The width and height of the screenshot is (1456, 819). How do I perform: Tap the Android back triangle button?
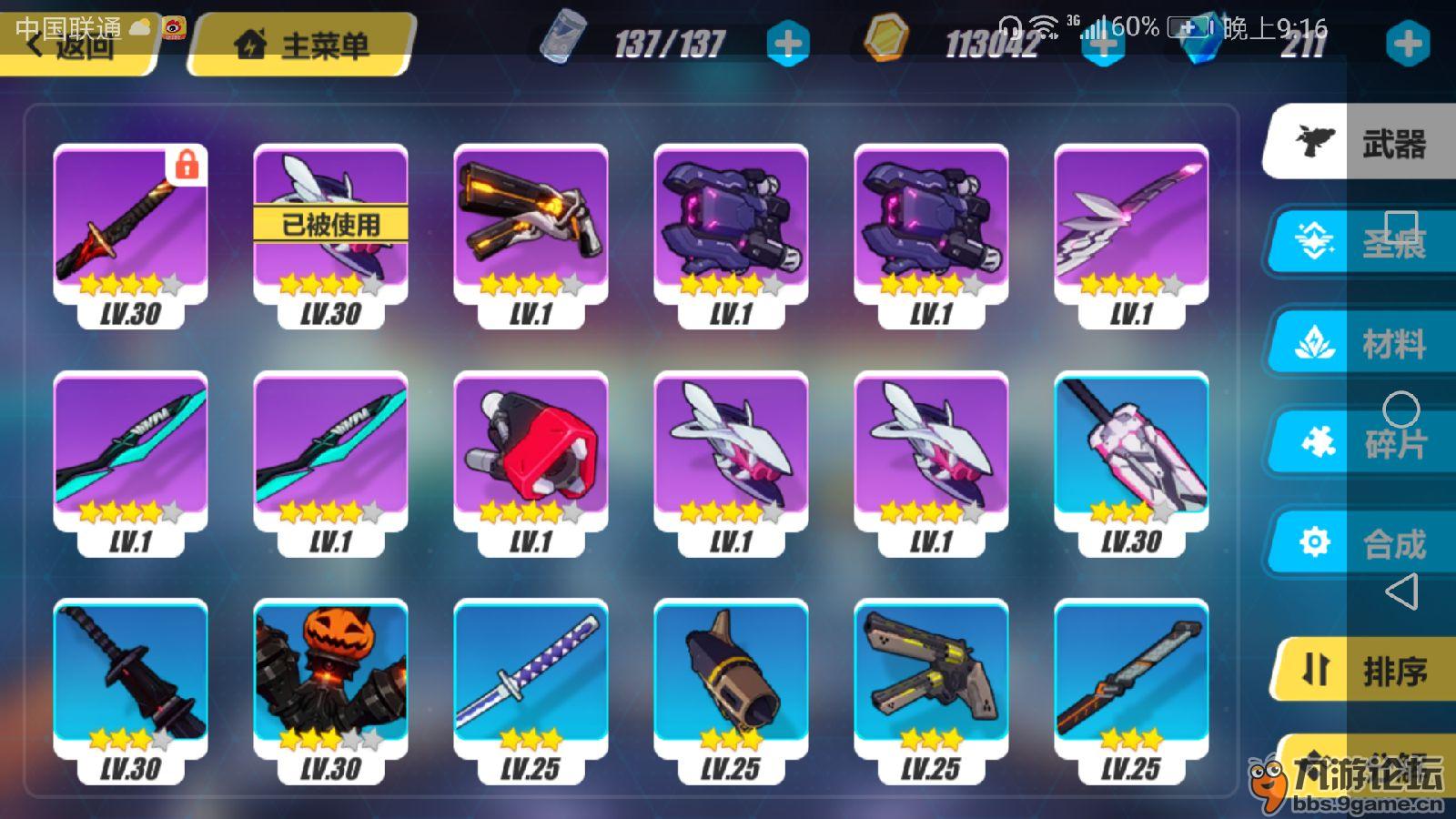pyautogui.click(x=1401, y=591)
